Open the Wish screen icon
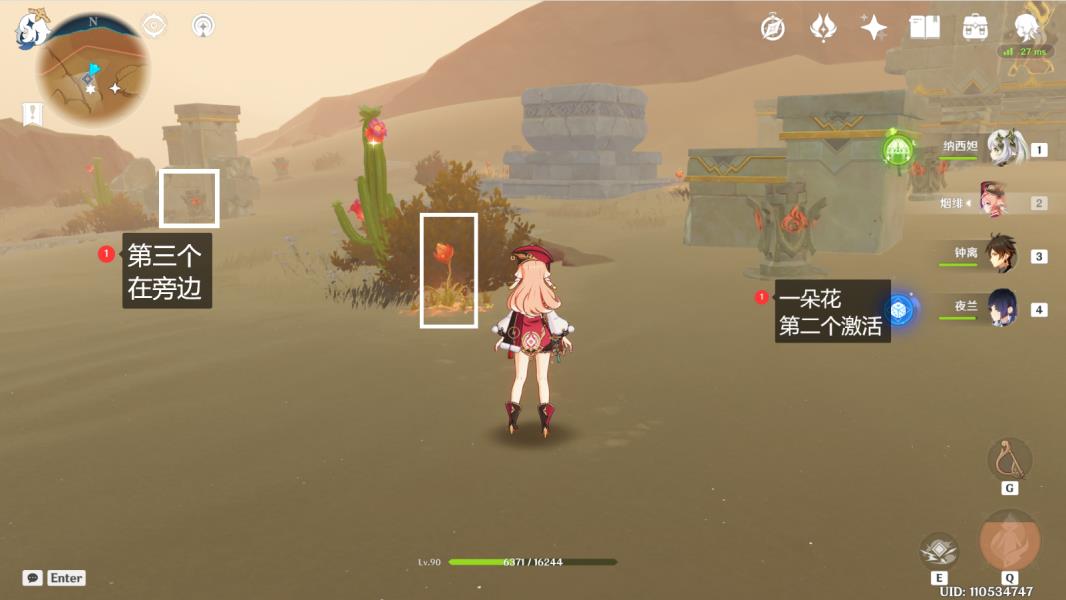 coord(823,28)
